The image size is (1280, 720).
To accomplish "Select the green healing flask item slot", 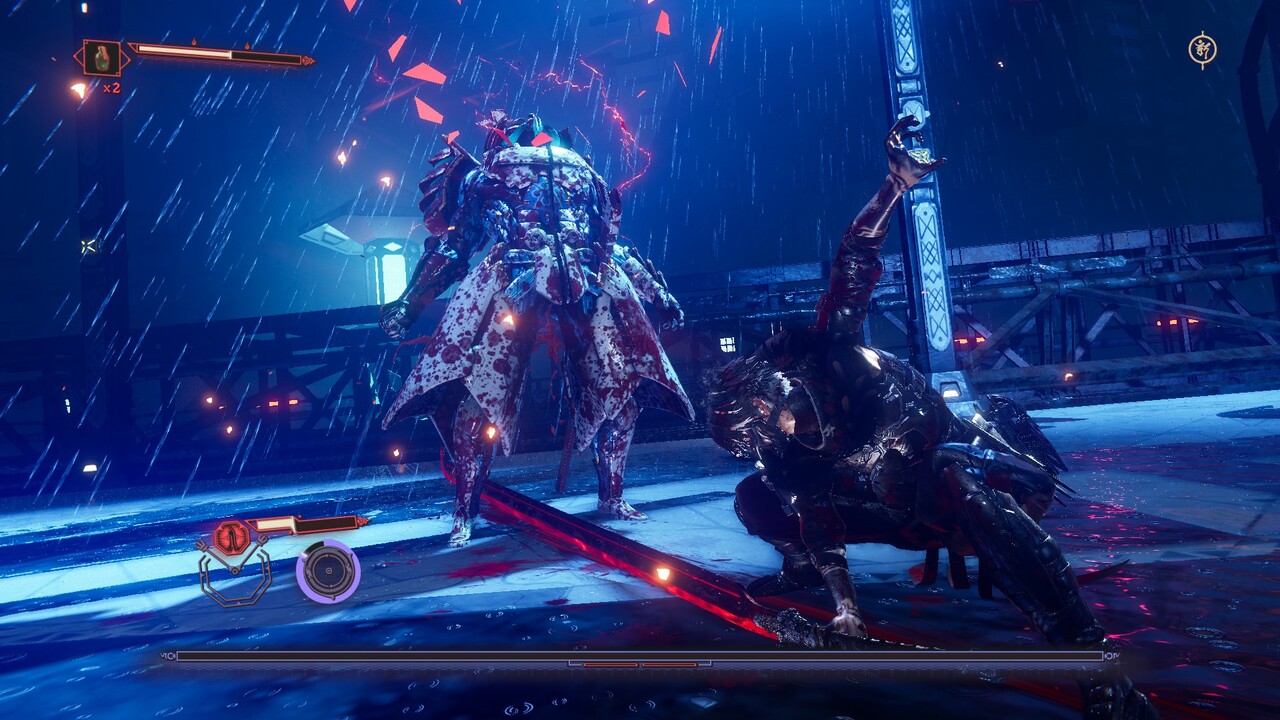I will point(101,57).
